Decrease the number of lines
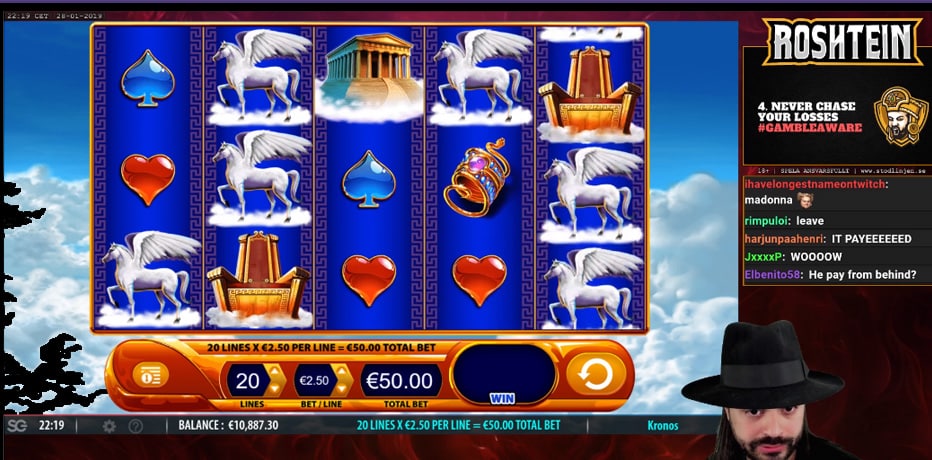Viewport: 932px width, 460px height. point(274,388)
